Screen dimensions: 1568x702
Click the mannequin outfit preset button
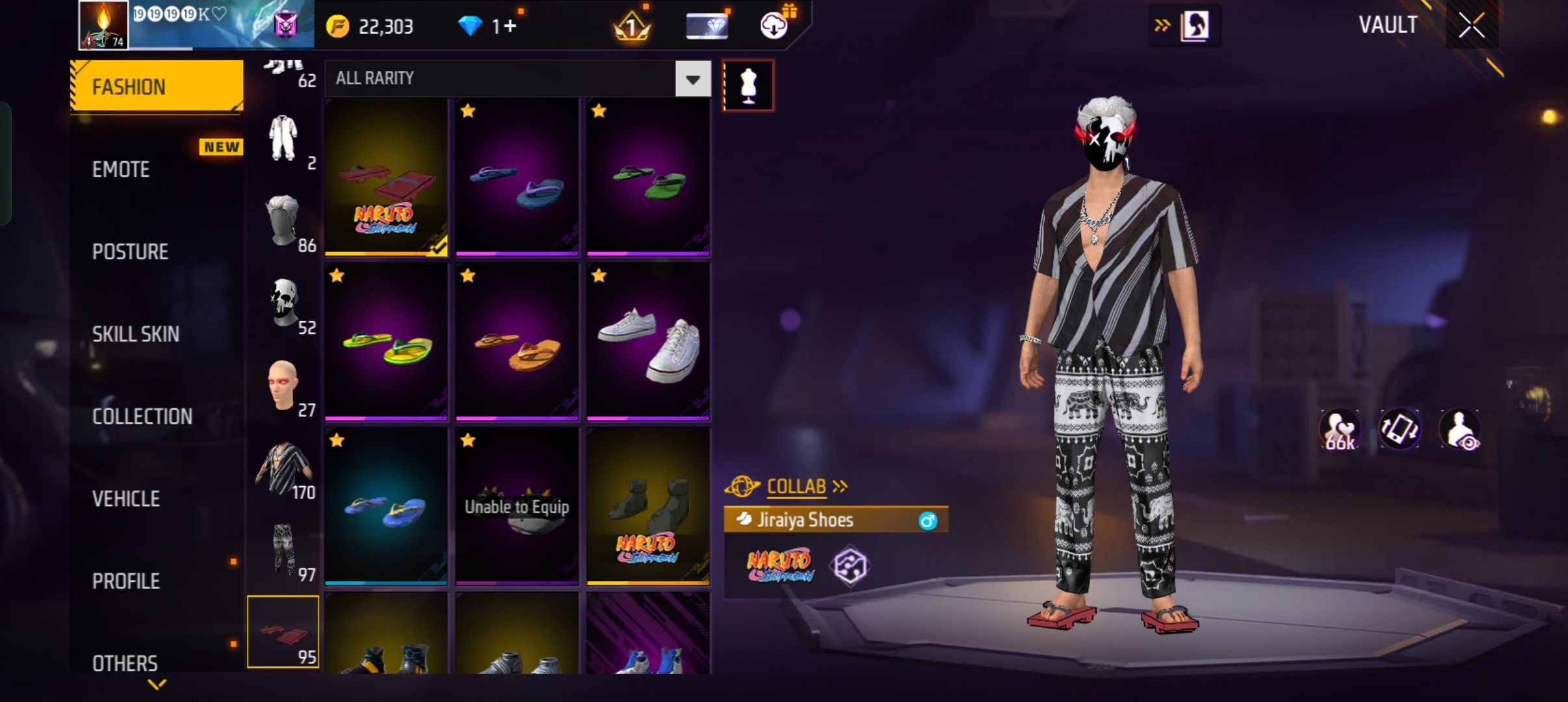pyautogui.click(x=748, y=85)
